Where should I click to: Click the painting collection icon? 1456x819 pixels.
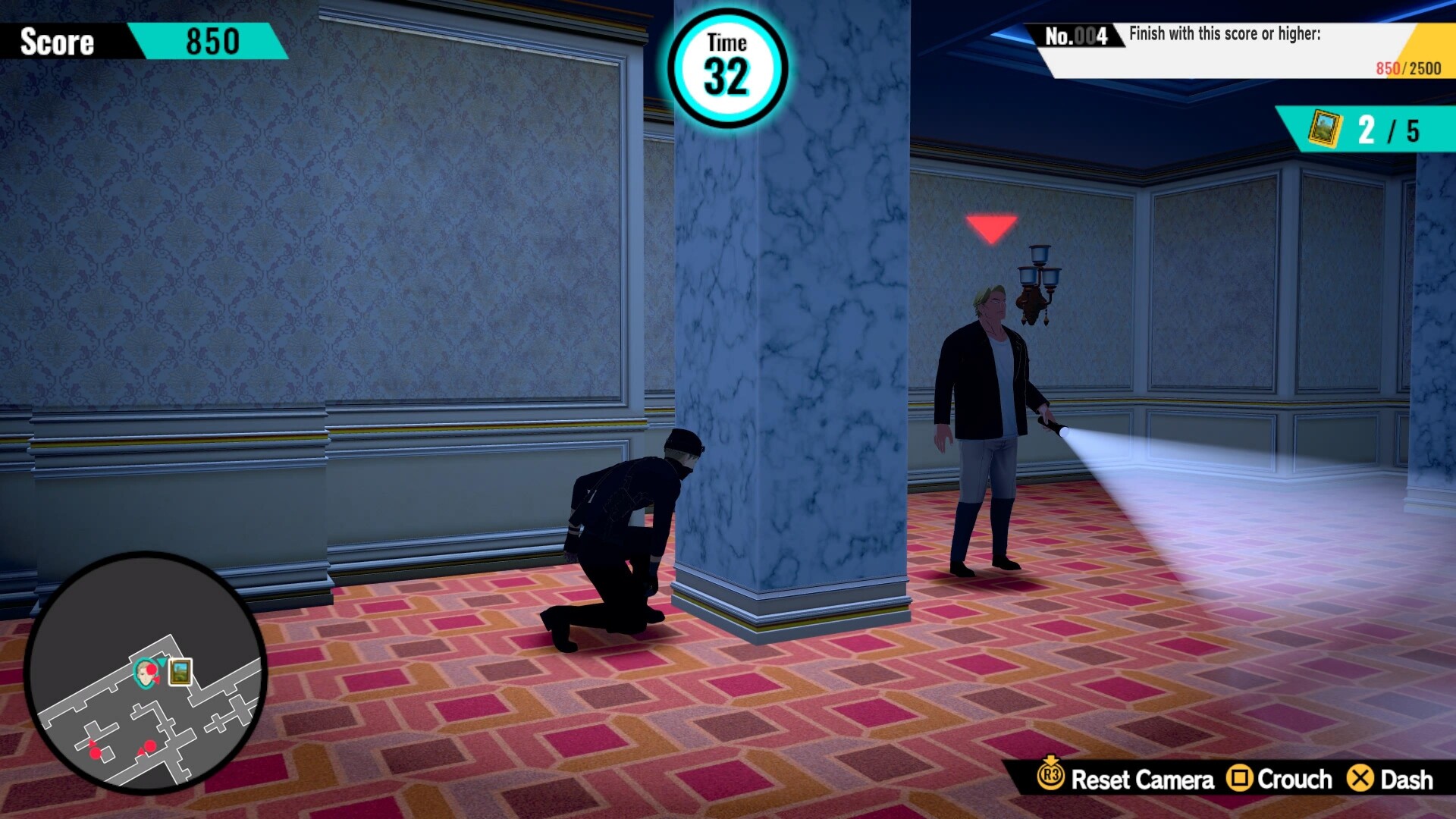[x=1324, y=130]
